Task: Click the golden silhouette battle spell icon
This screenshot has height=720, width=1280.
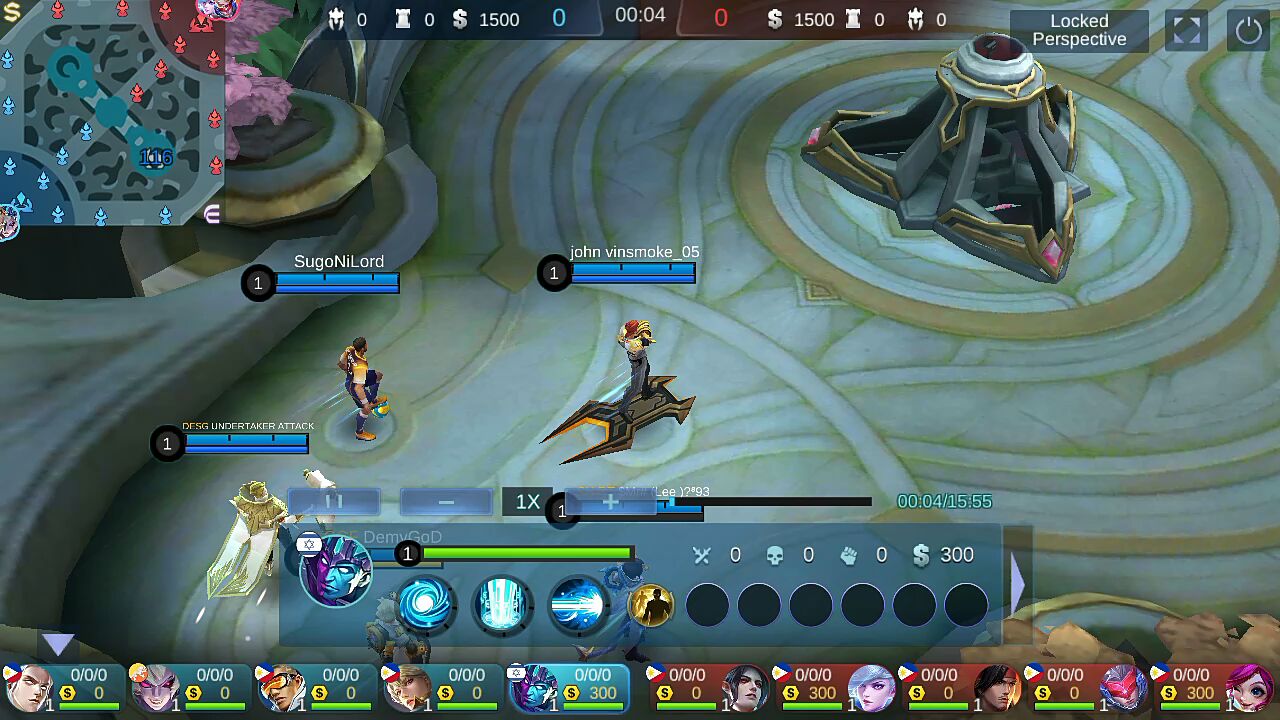Action: tap(651, 605)
